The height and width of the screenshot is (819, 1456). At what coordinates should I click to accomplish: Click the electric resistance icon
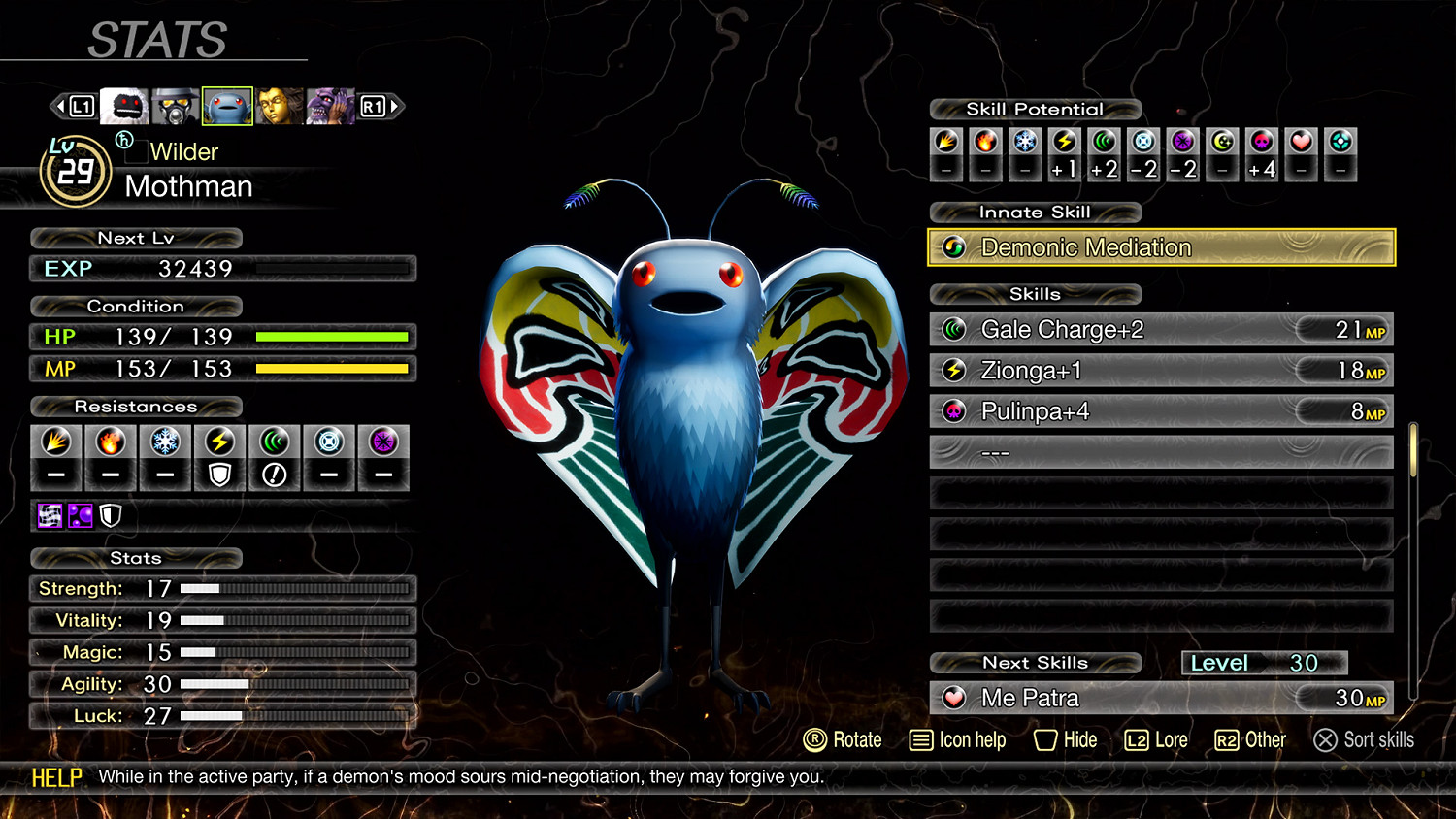(x=220, y=442)
